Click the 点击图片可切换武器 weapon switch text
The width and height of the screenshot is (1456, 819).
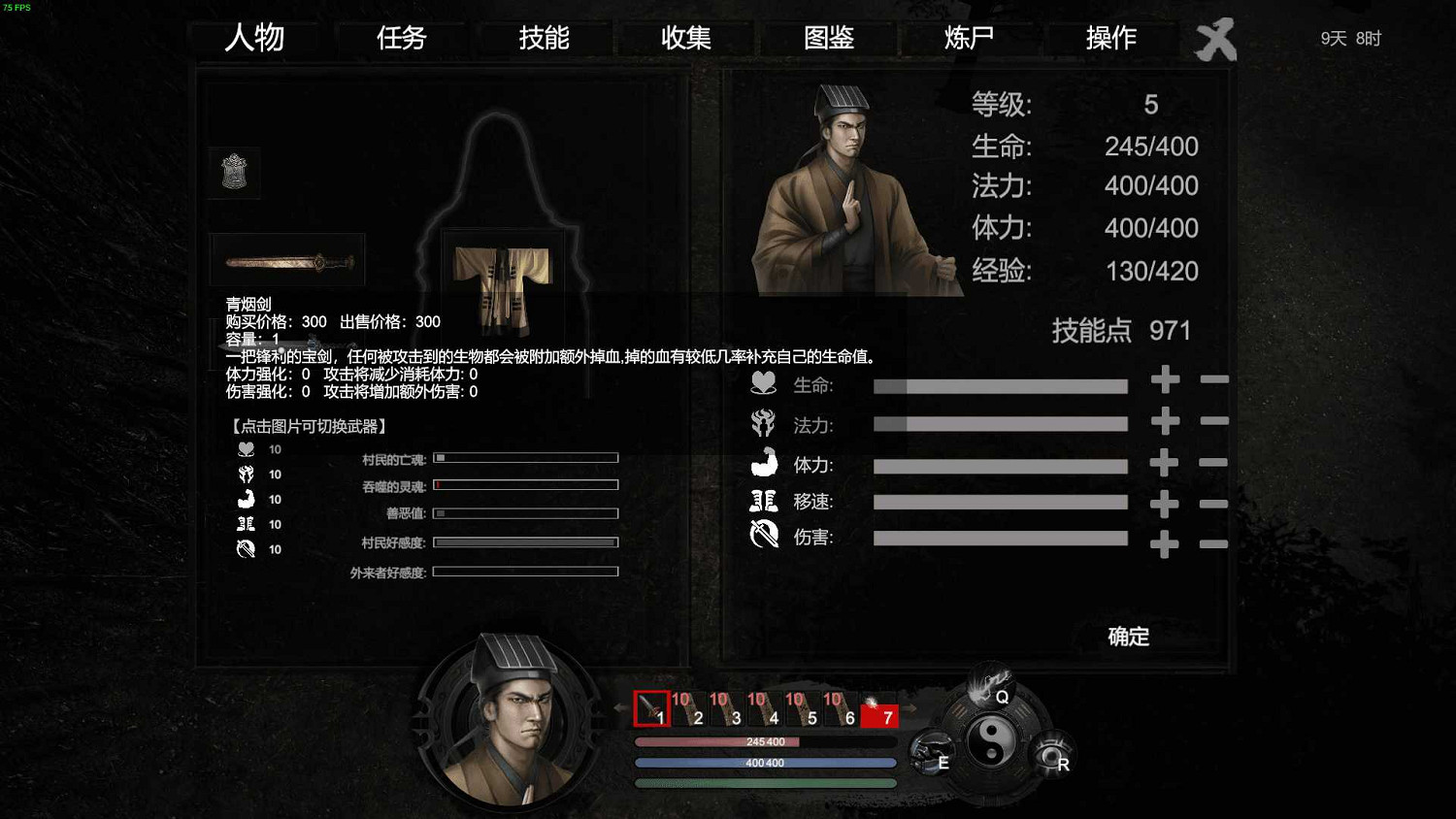(307, 425)
